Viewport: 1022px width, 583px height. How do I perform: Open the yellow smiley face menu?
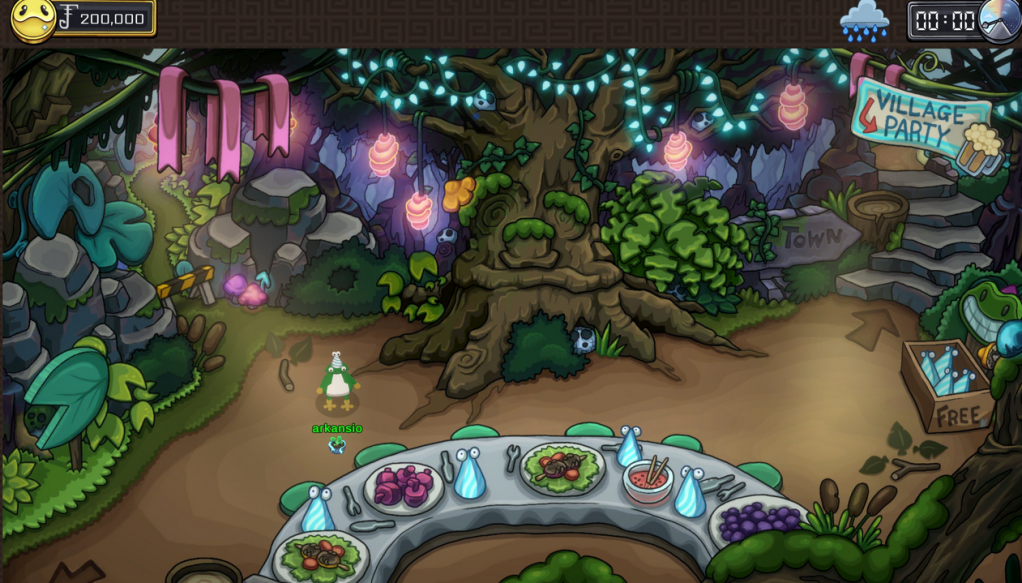(32, 20)
